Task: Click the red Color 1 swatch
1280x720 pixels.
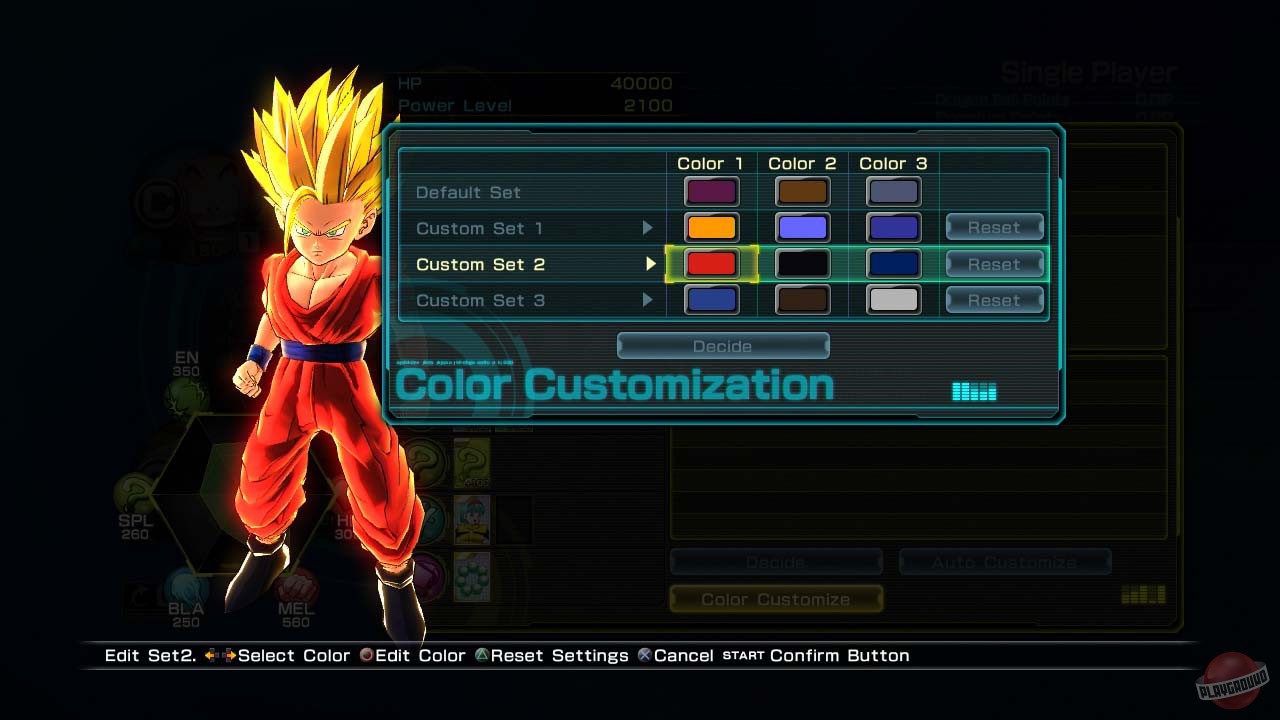Action: 712,263
